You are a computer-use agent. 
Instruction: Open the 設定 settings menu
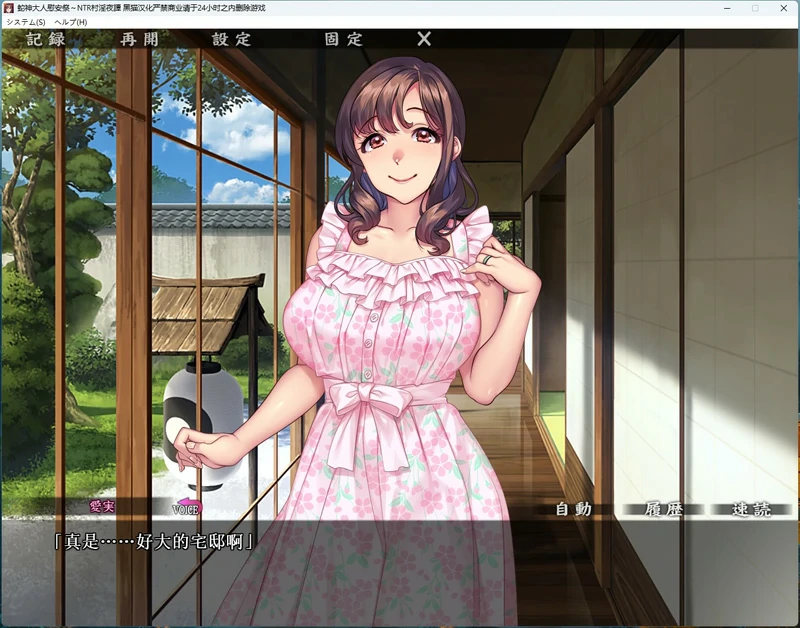click(x=231, y=39)
